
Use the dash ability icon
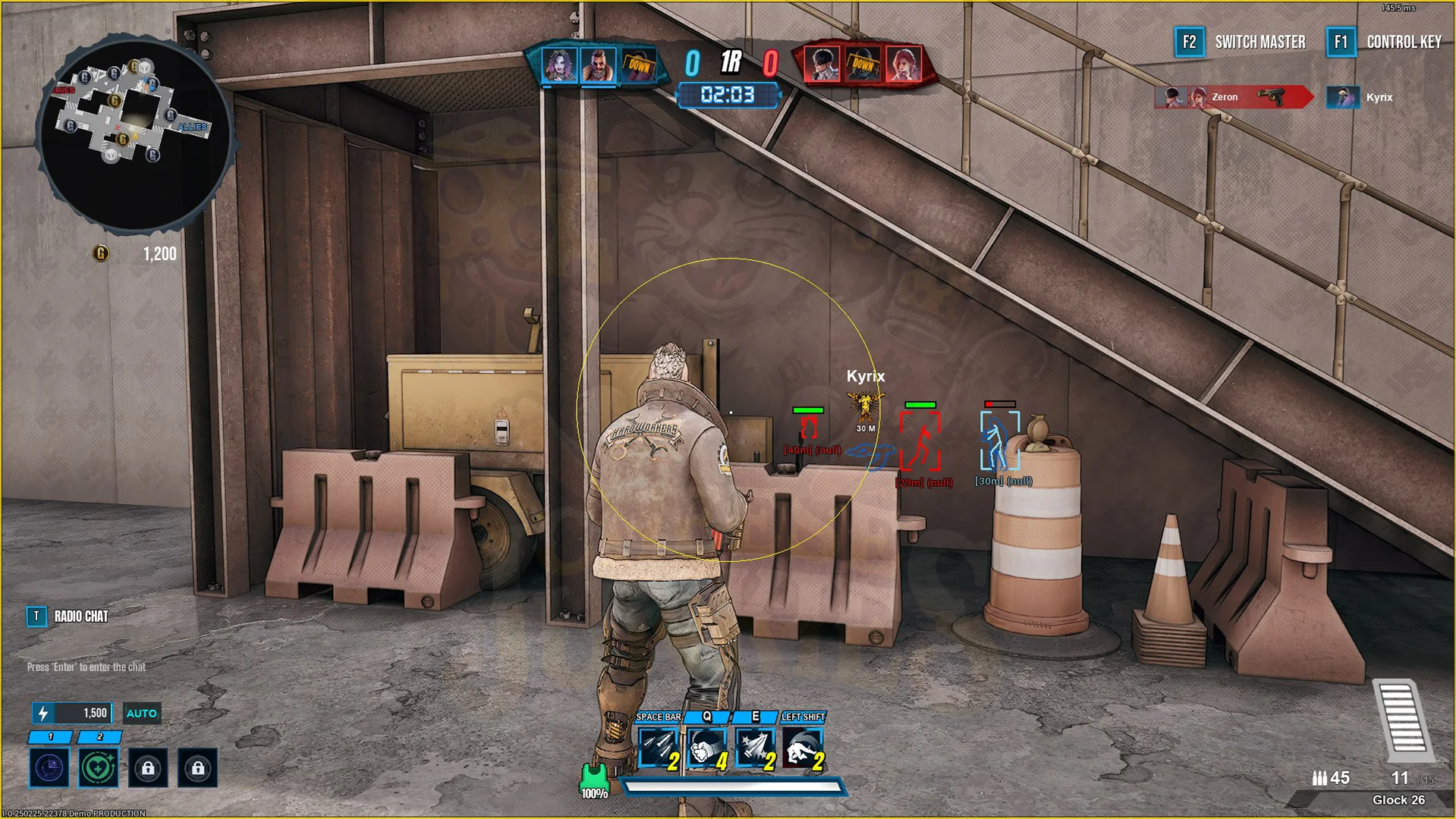[x=803, y=748]
